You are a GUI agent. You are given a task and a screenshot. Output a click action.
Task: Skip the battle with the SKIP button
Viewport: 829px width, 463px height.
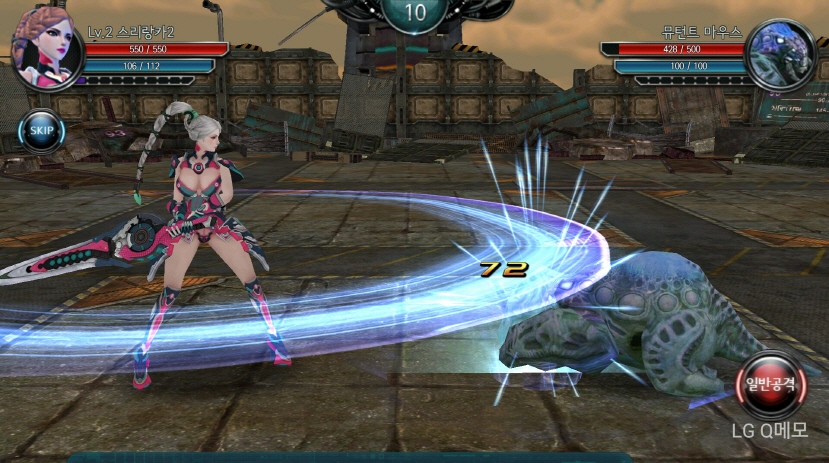[x=41, y=130]
